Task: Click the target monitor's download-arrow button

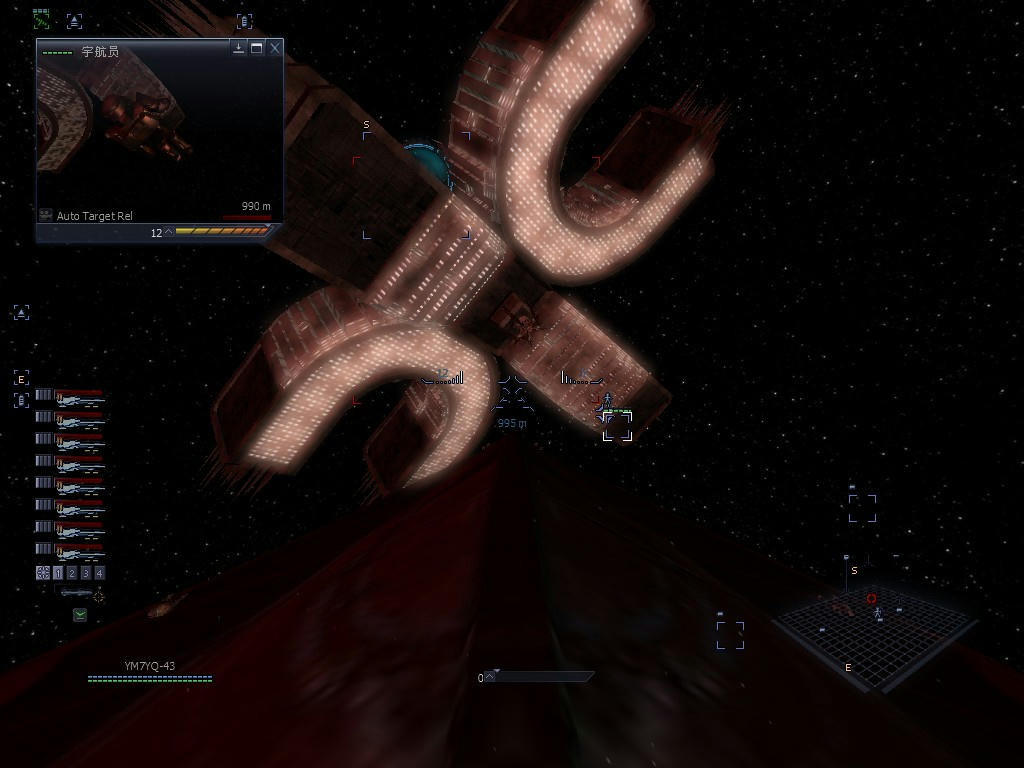Action: (x=239, y=48)
